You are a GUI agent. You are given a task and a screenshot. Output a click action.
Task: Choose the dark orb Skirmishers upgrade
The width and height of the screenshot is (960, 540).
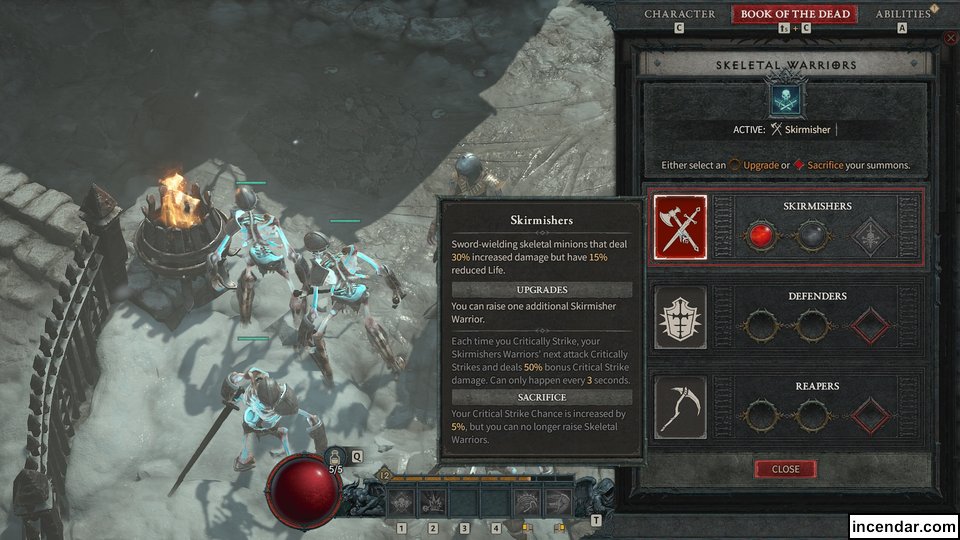[x=811, y=235]
